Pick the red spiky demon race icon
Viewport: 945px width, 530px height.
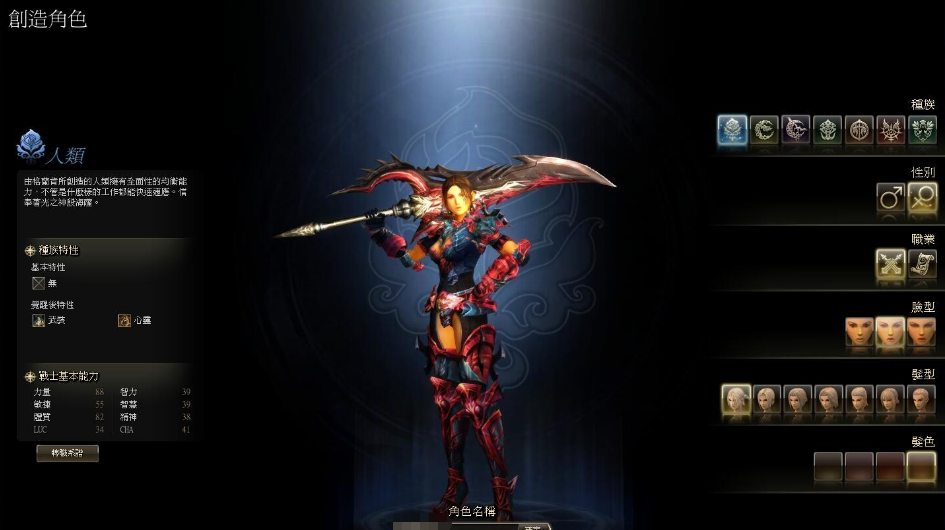tap(890, 131)
